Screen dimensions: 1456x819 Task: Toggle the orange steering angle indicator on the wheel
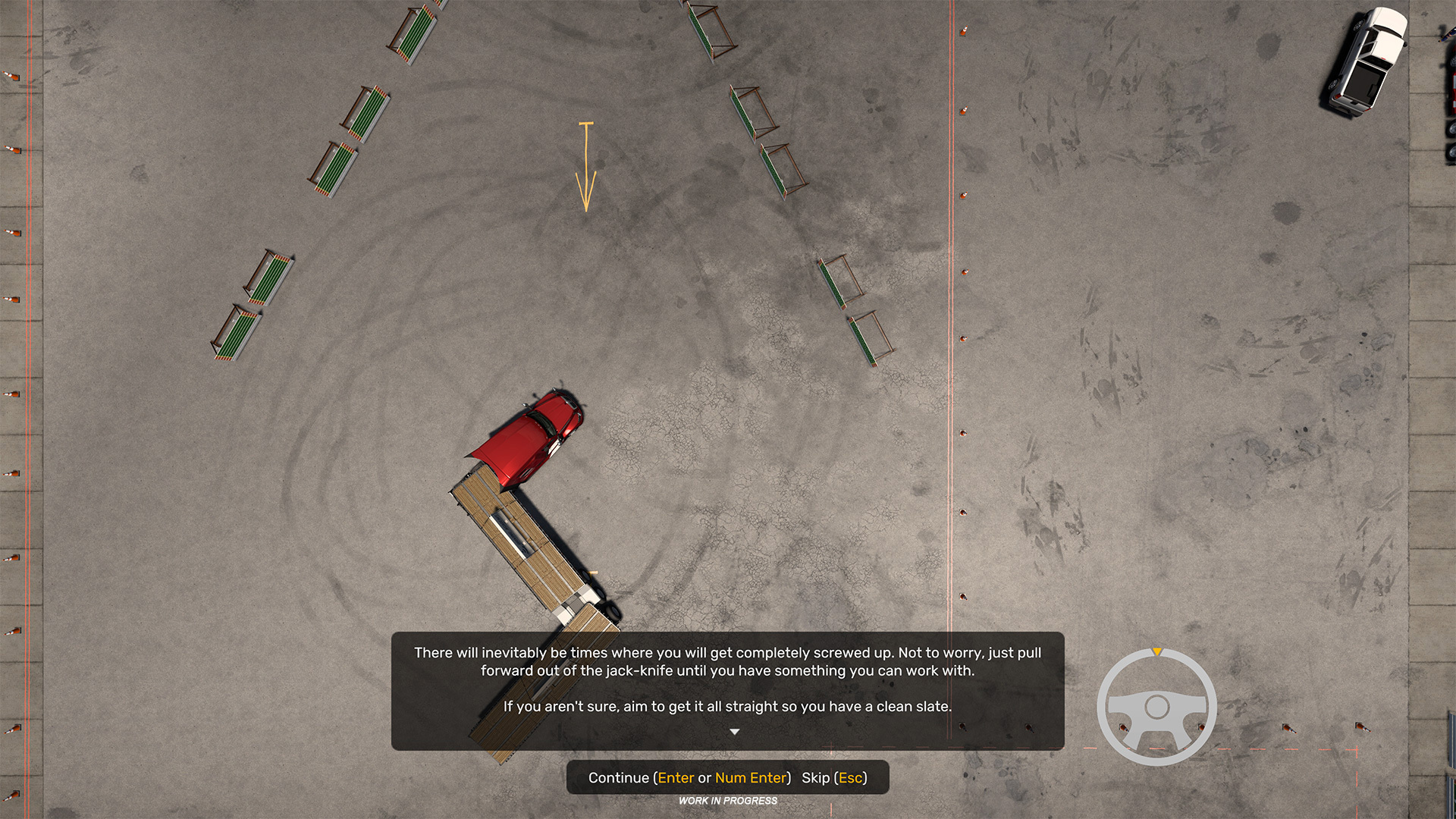tap(1158, 652)
